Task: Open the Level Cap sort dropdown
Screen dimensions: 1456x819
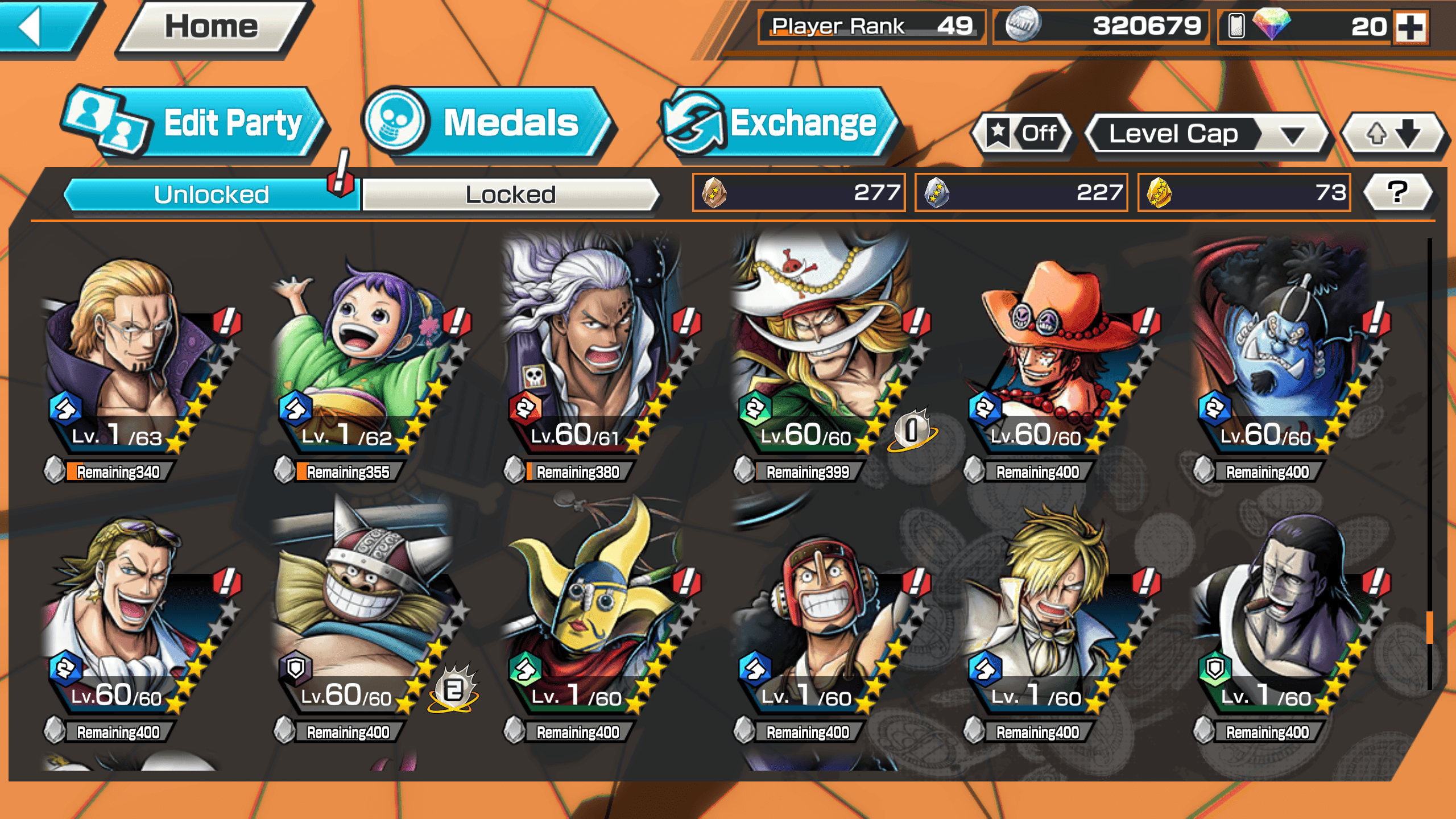Action: [x=1206, y=134]
